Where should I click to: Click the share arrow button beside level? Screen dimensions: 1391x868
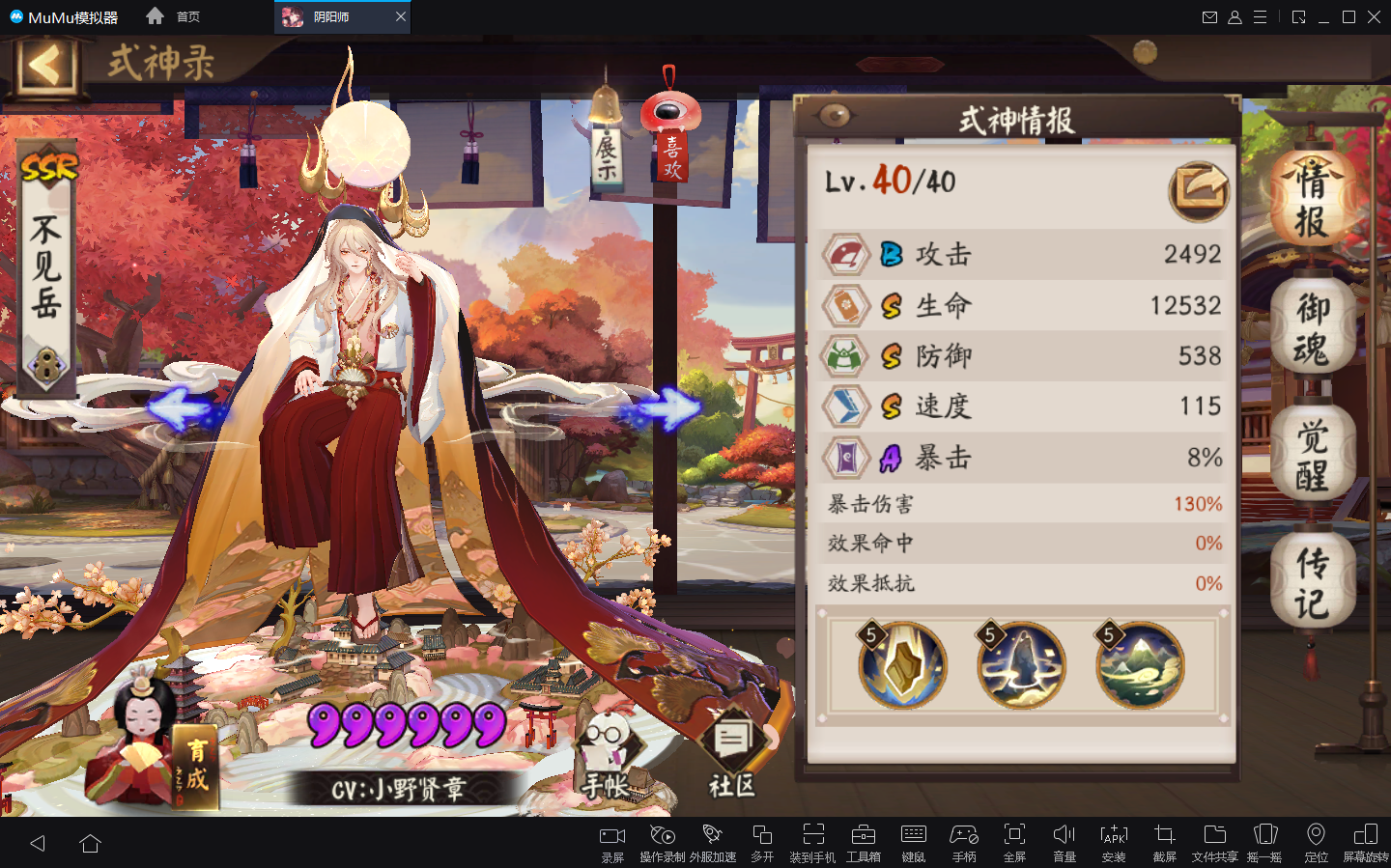coord(1199,190)
